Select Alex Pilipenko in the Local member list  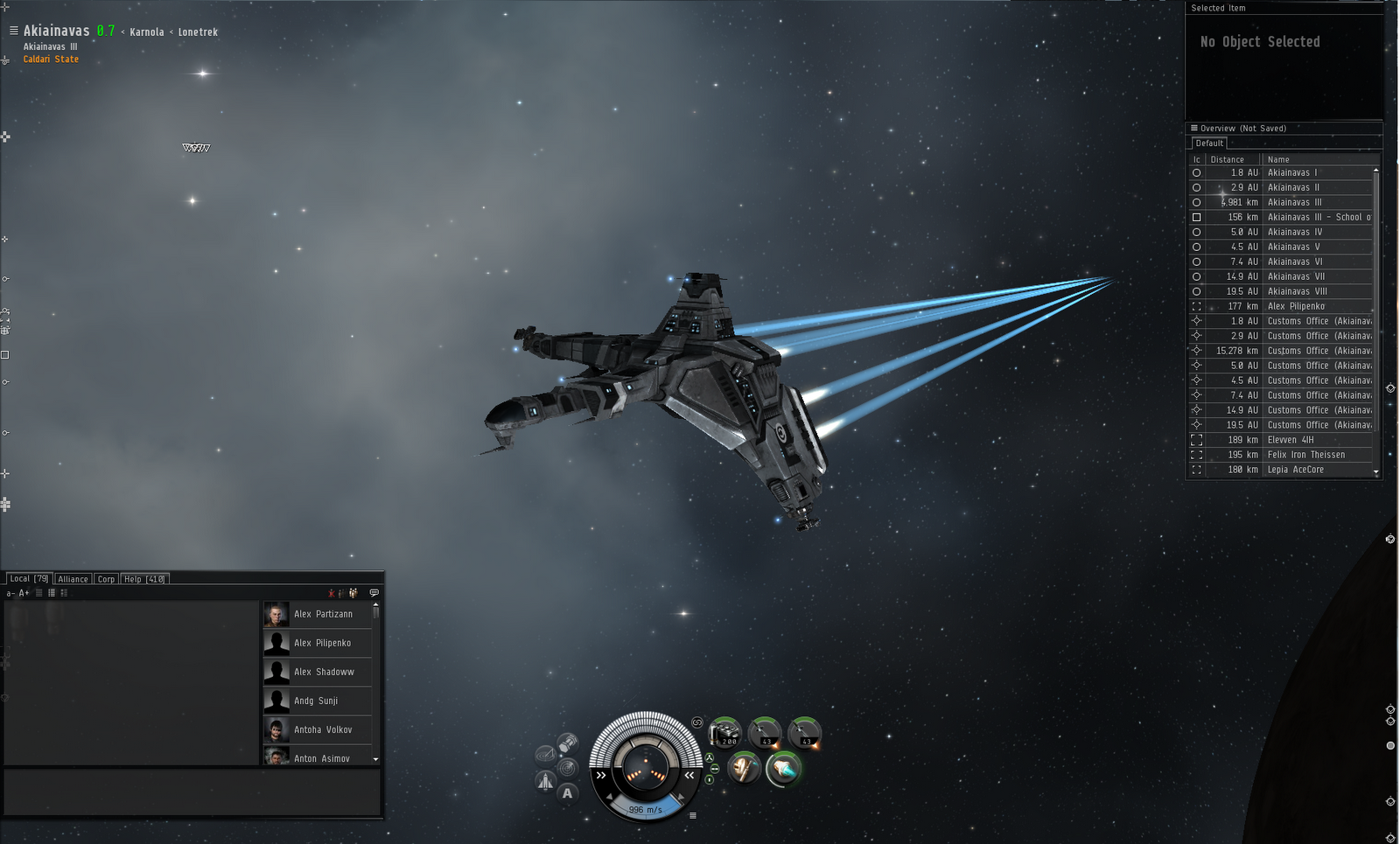click(x=322, y=643)
